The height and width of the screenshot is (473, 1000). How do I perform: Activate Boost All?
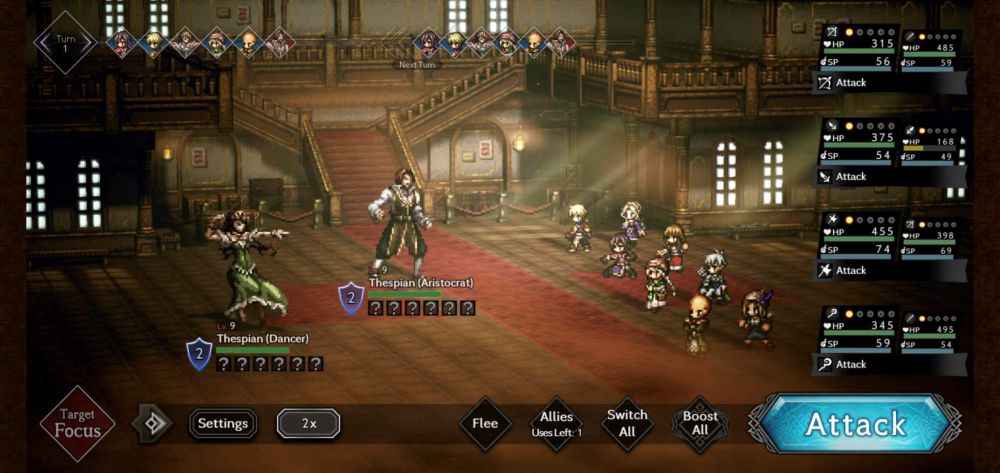point(700,424)
